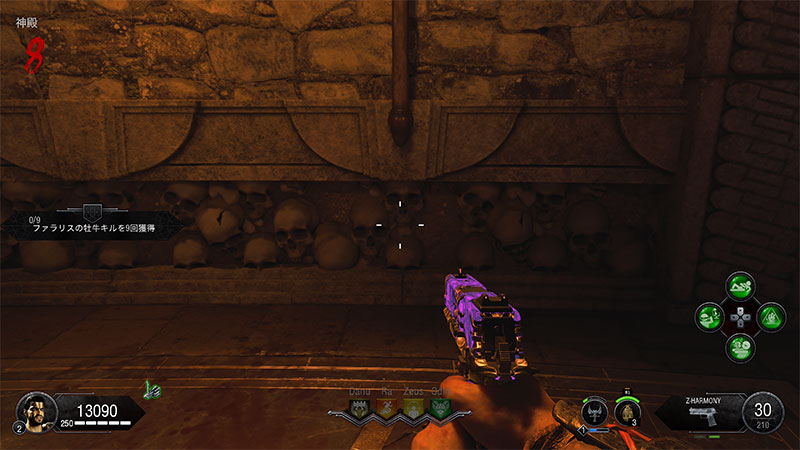
Task: Activate the top elixir in the wheel
Action: [x=740, y=287]
